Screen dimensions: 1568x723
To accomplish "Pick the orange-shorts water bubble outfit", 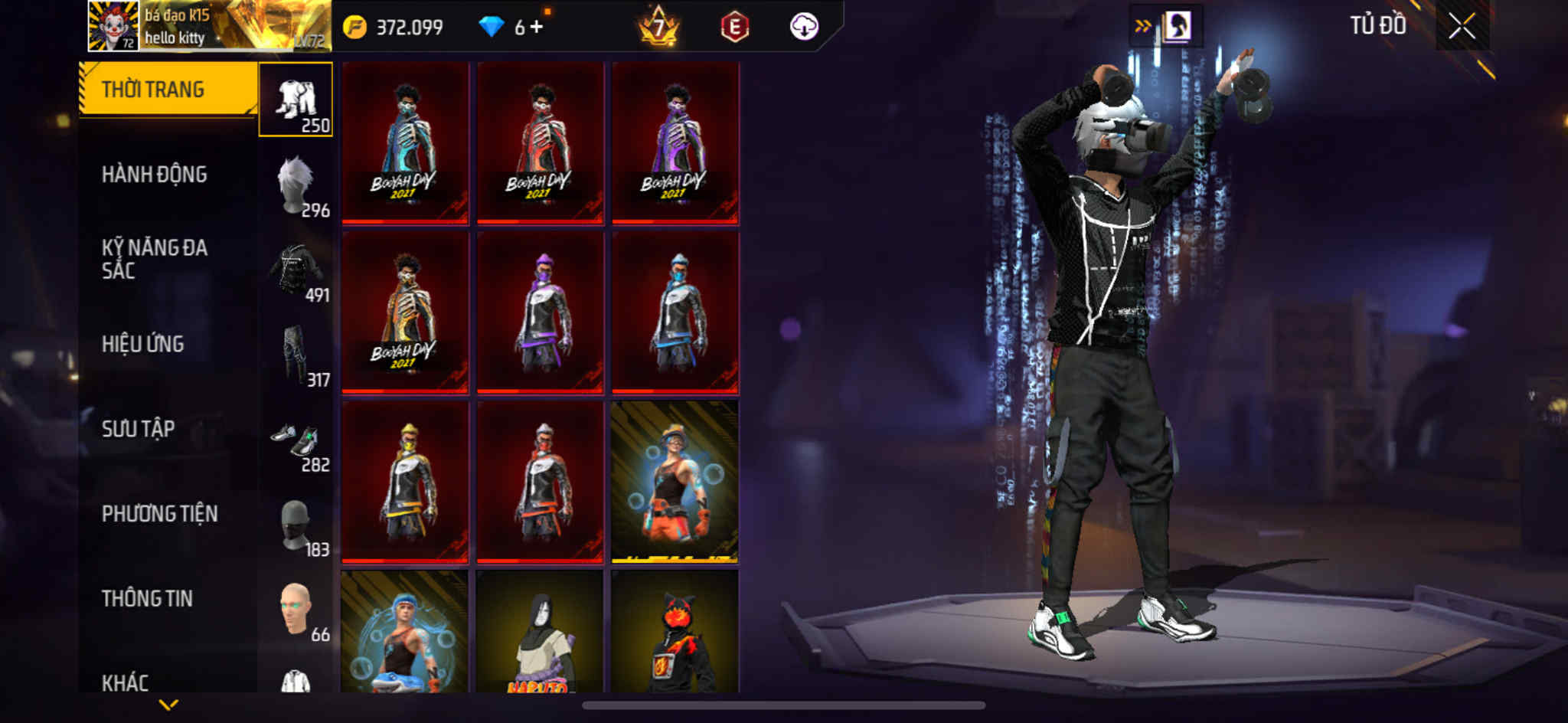I will pyautogui.click(x=675, y=482).
